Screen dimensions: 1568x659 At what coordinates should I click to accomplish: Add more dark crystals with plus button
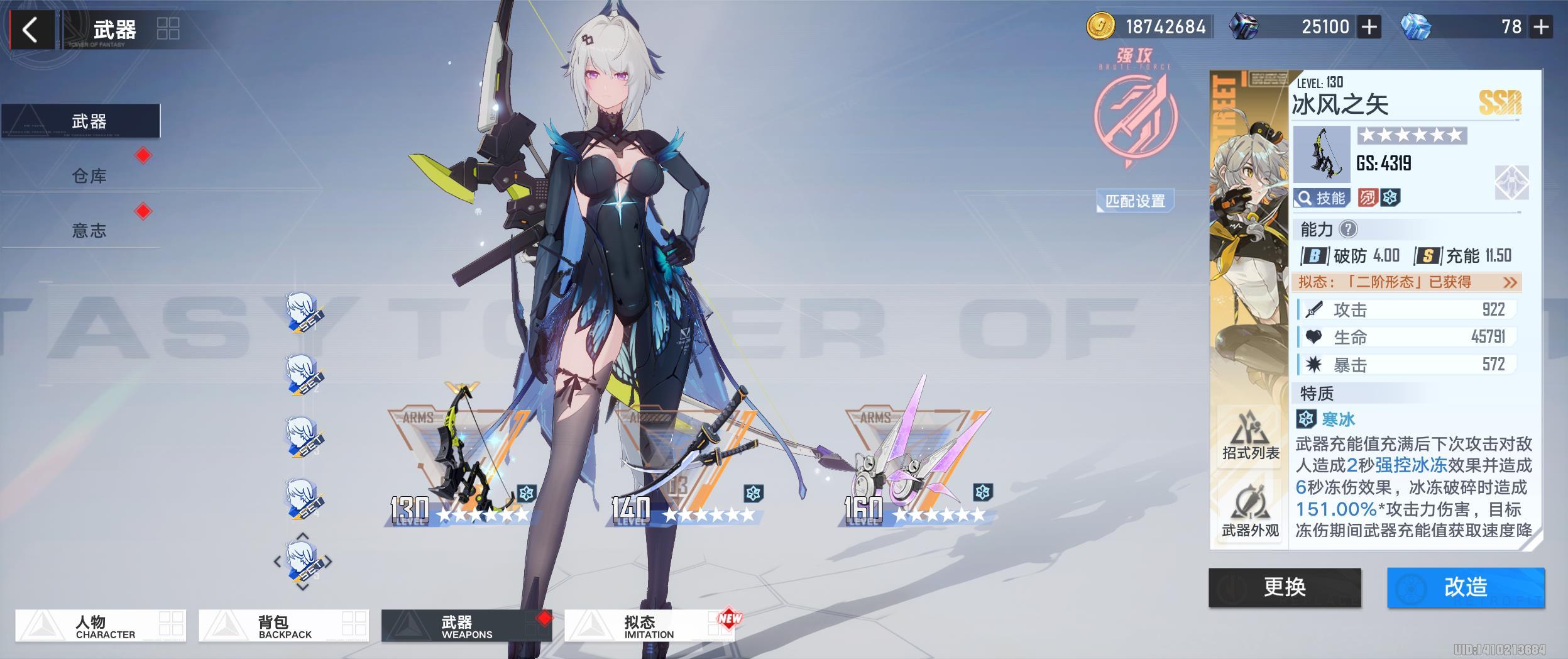tap(1369, 27)
